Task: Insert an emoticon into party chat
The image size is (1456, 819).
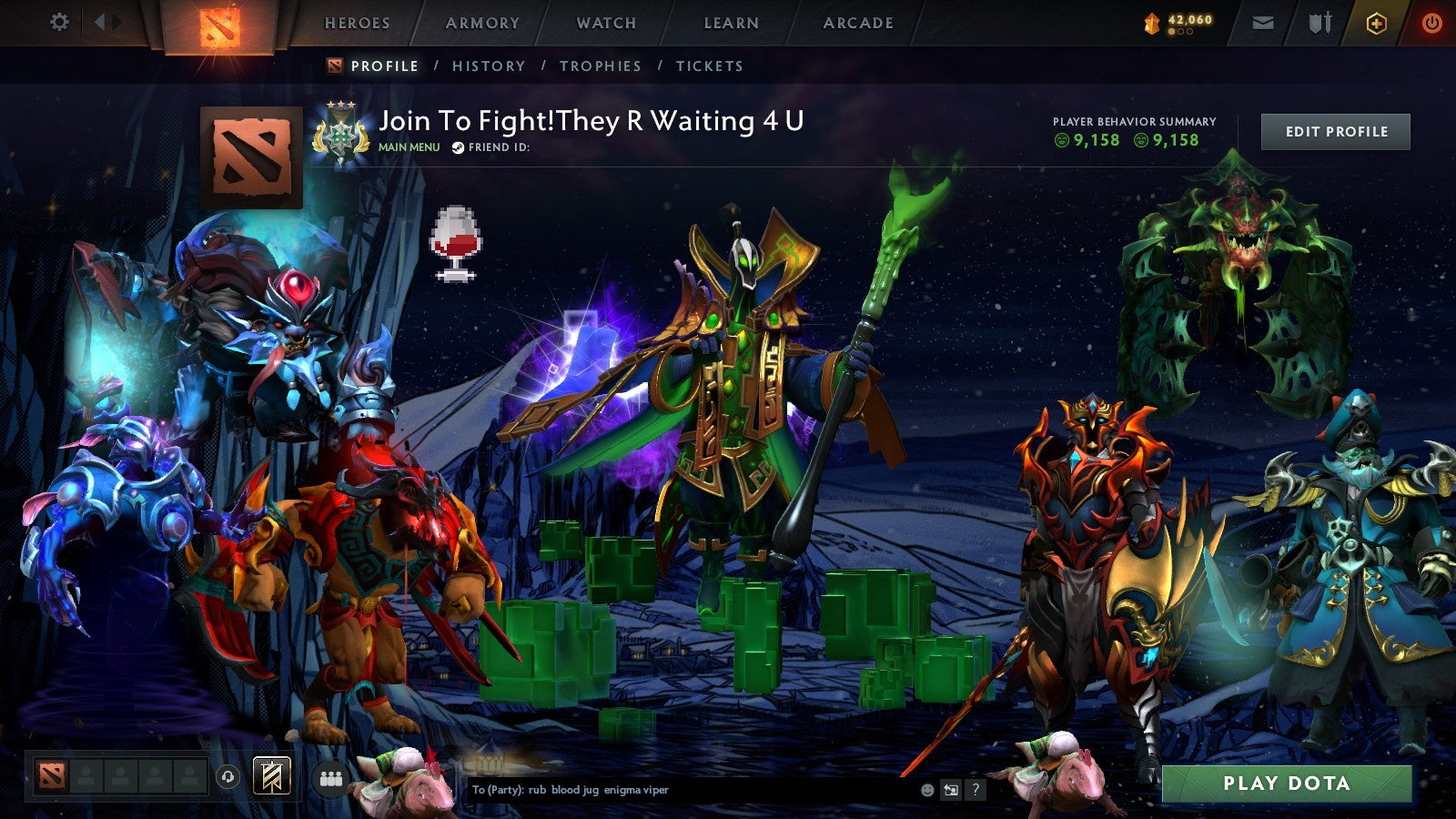Action: coord(925,790)
